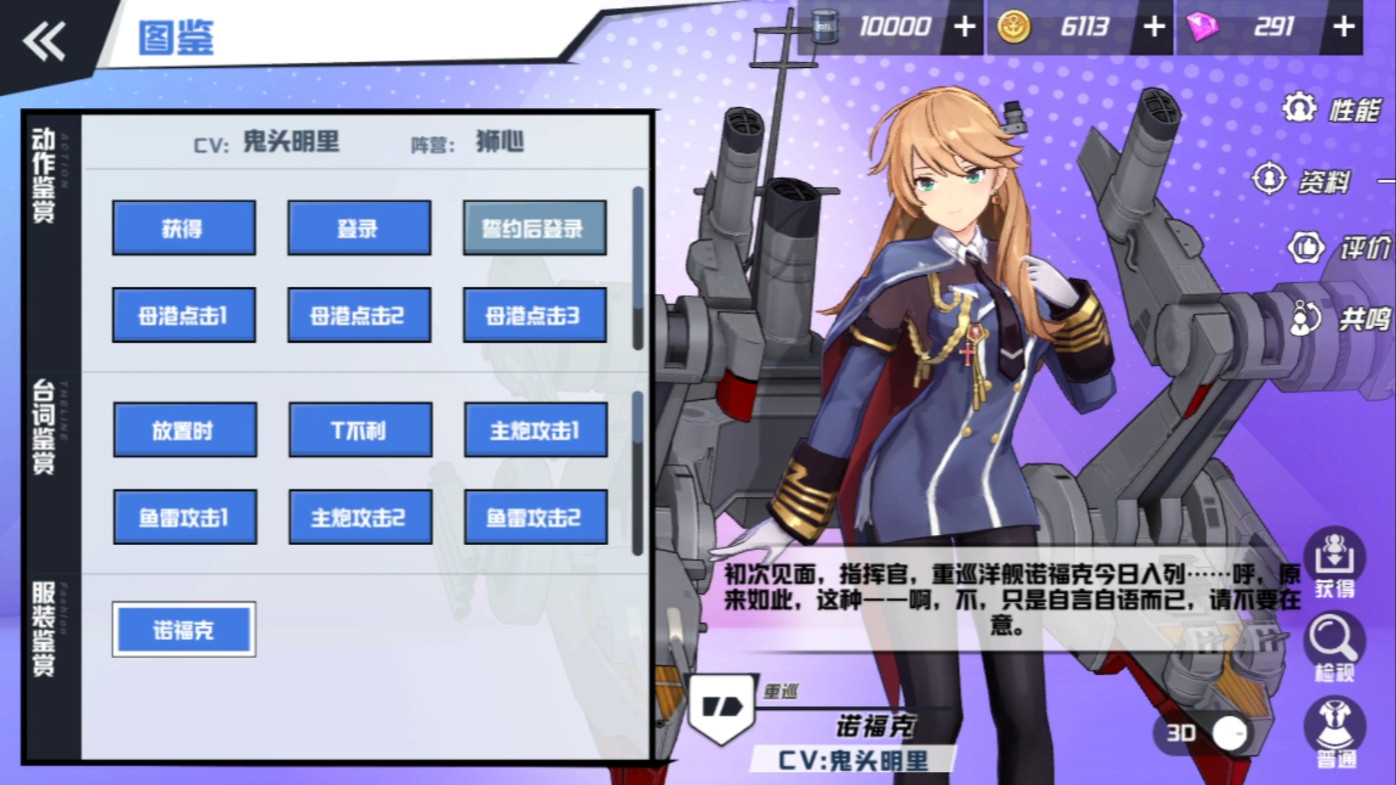The height and width of the screenshot is (785, 1396).
Task: Play the 登录 voice line
Action: [x=359, y=228]
